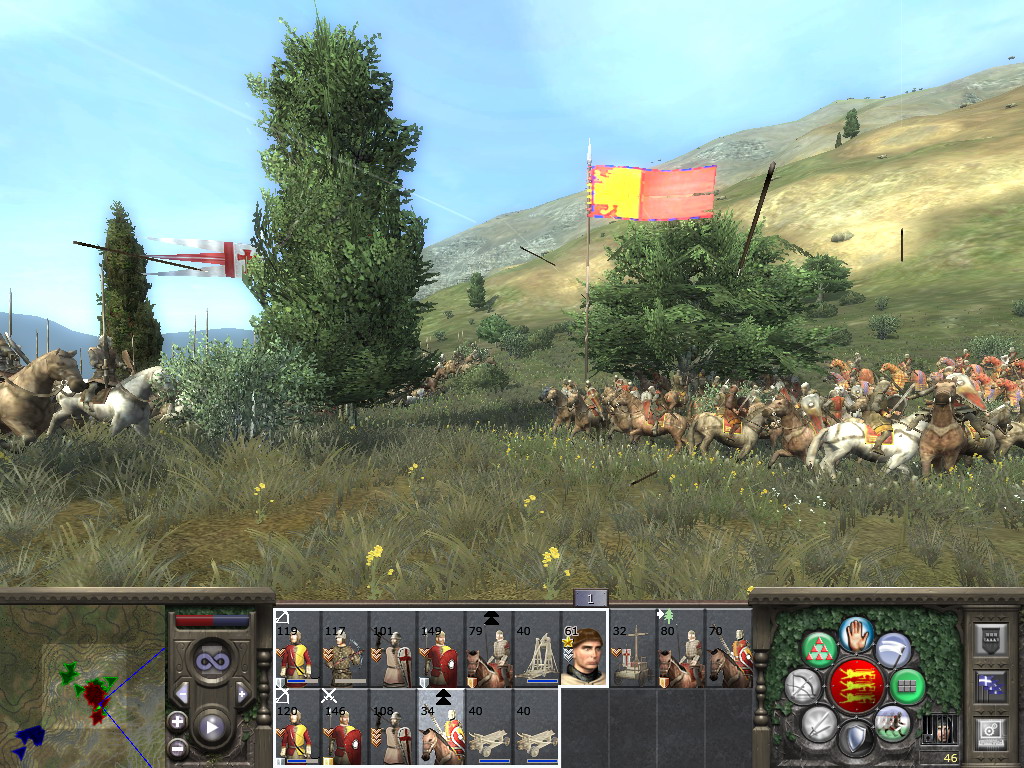Zoom out the minimap with minus button
The height and width of the screenshot is (768, 1024).
pos(178,747)
